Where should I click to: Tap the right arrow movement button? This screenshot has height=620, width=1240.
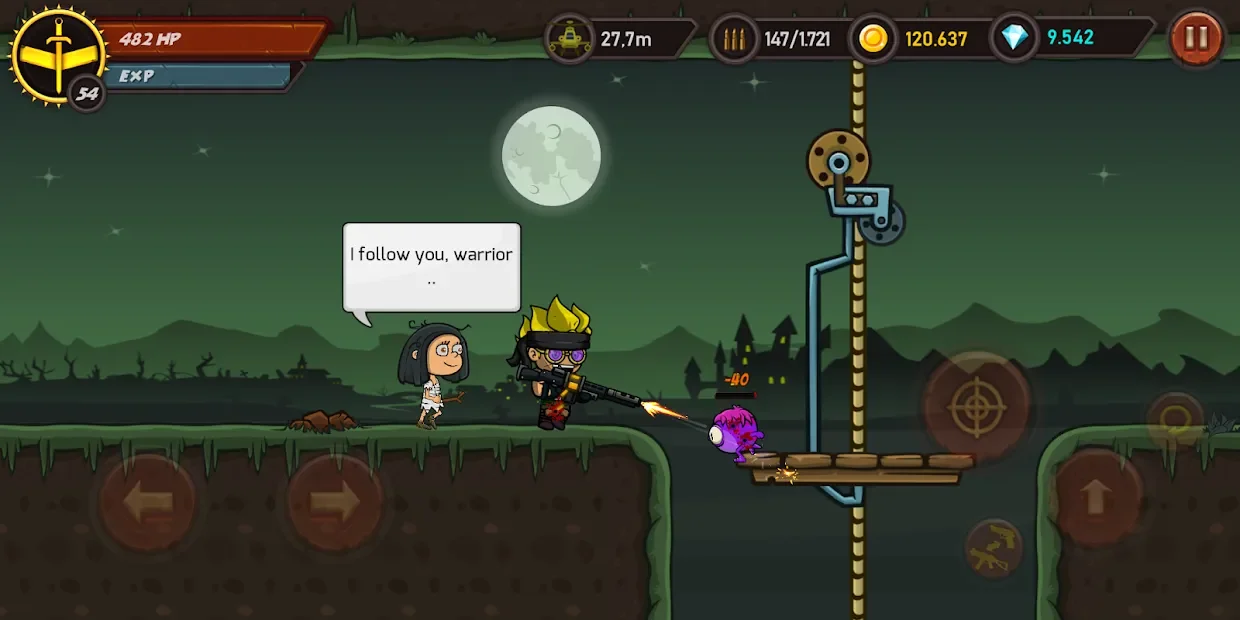334,501
